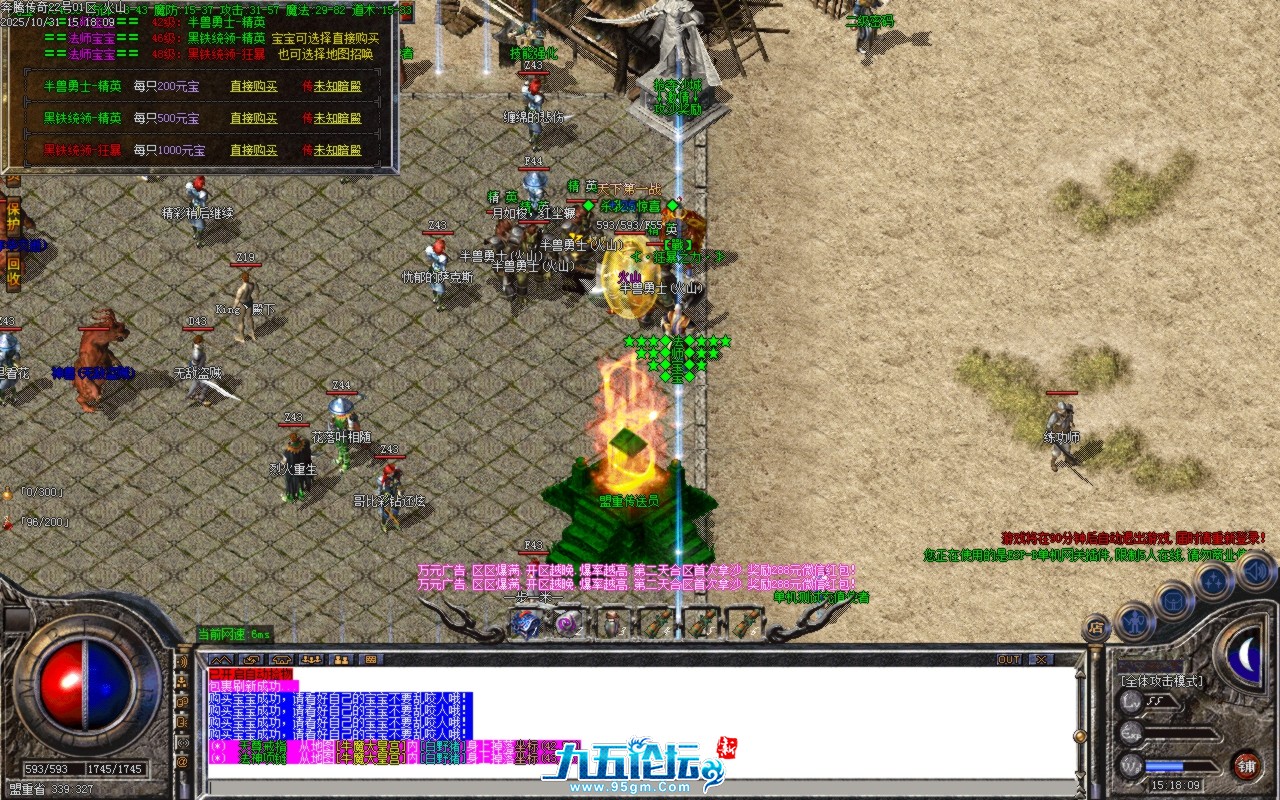Open the red 铺 shop button
This screenshot has width=1280, height=800.
1248,766
